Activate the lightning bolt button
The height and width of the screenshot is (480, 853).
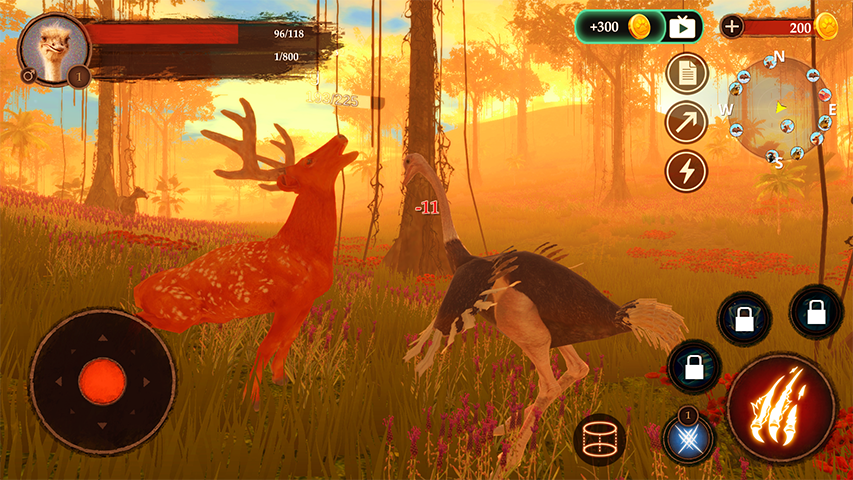pyautogui.click(x=686, y=170)
